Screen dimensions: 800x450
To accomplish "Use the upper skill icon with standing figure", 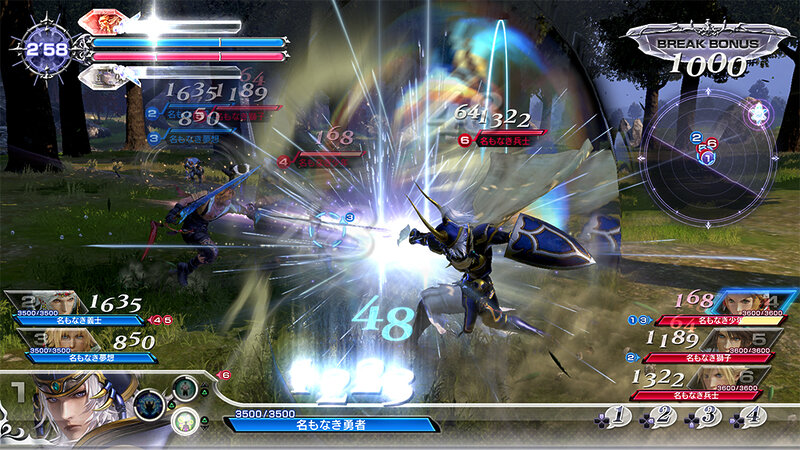I will [183, 386].
